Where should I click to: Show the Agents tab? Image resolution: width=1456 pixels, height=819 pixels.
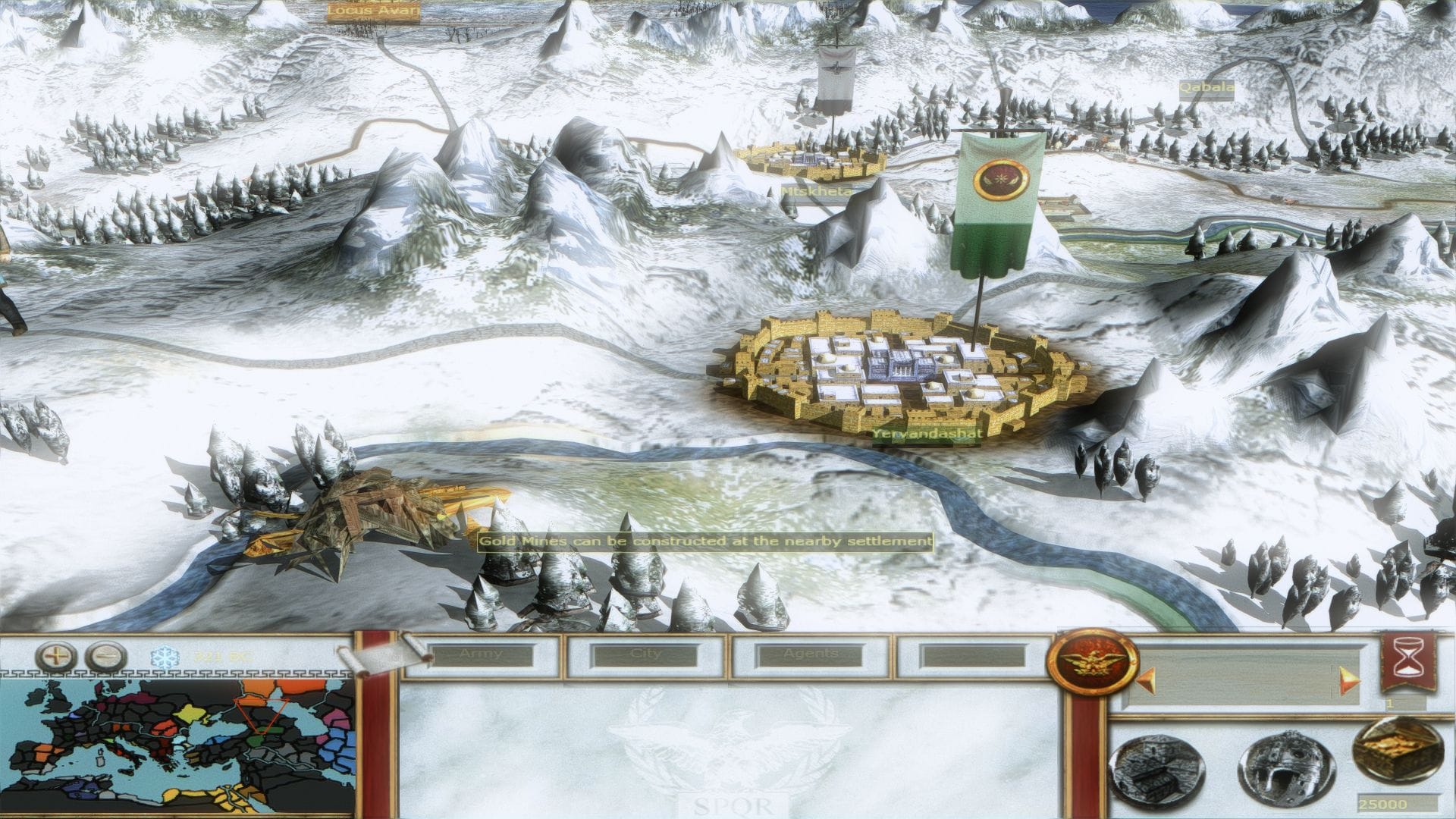811,655
